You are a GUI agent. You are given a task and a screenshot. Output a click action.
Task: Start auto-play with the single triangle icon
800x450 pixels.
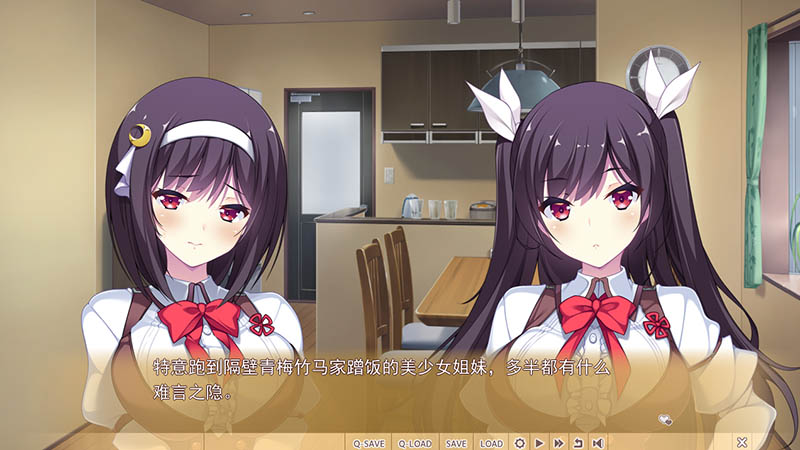(539, 442)
